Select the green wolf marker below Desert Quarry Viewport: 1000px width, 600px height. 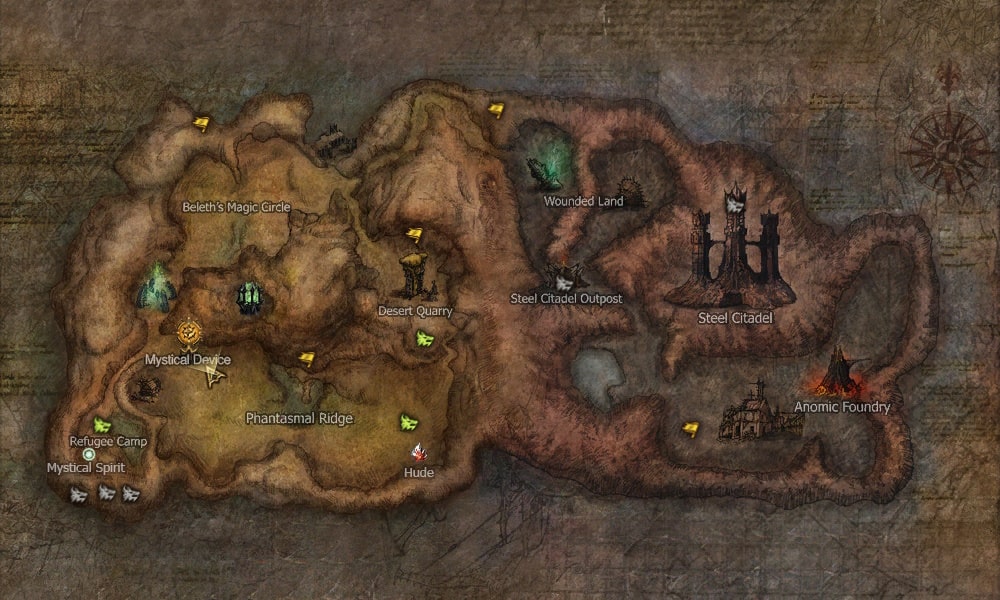424,338
